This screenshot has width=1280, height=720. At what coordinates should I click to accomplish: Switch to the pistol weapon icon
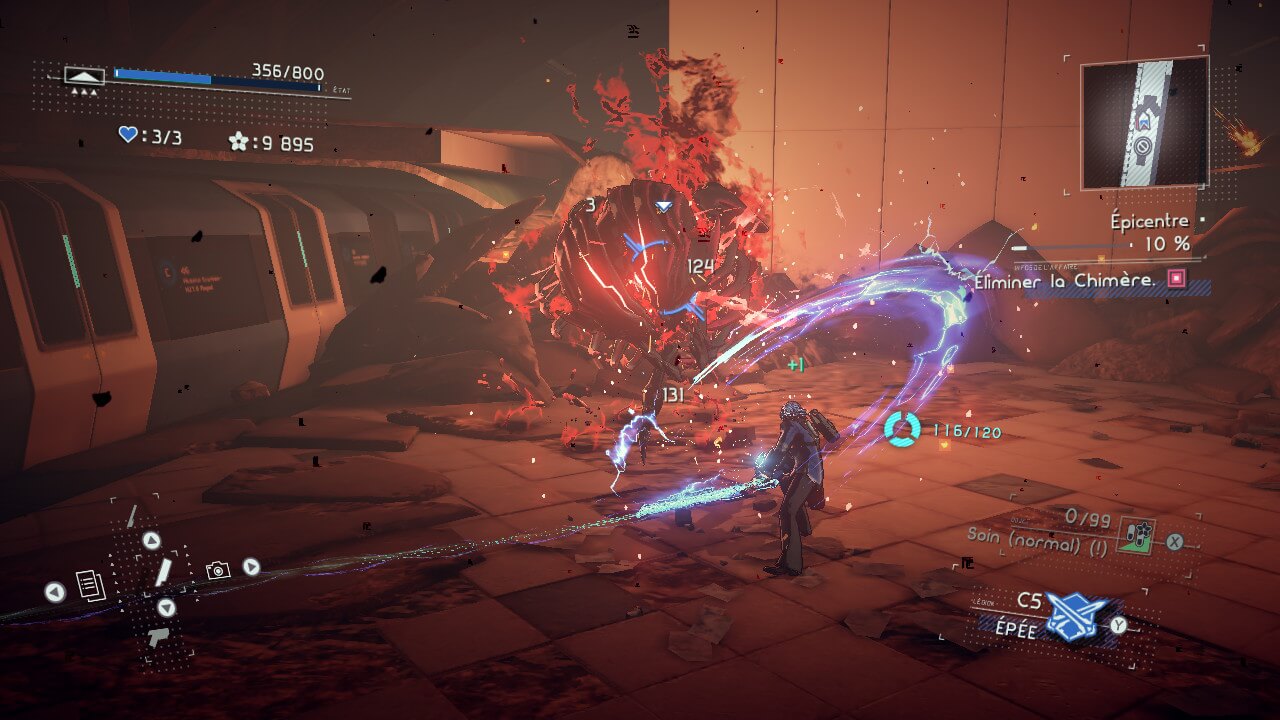pos(158,637)
